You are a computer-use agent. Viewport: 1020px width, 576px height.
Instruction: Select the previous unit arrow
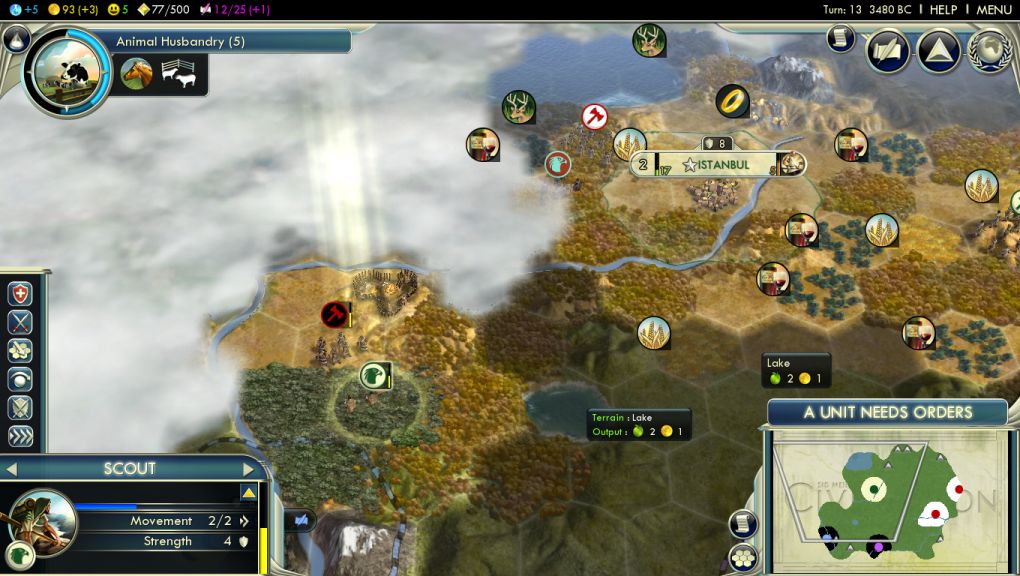point(12,469)
